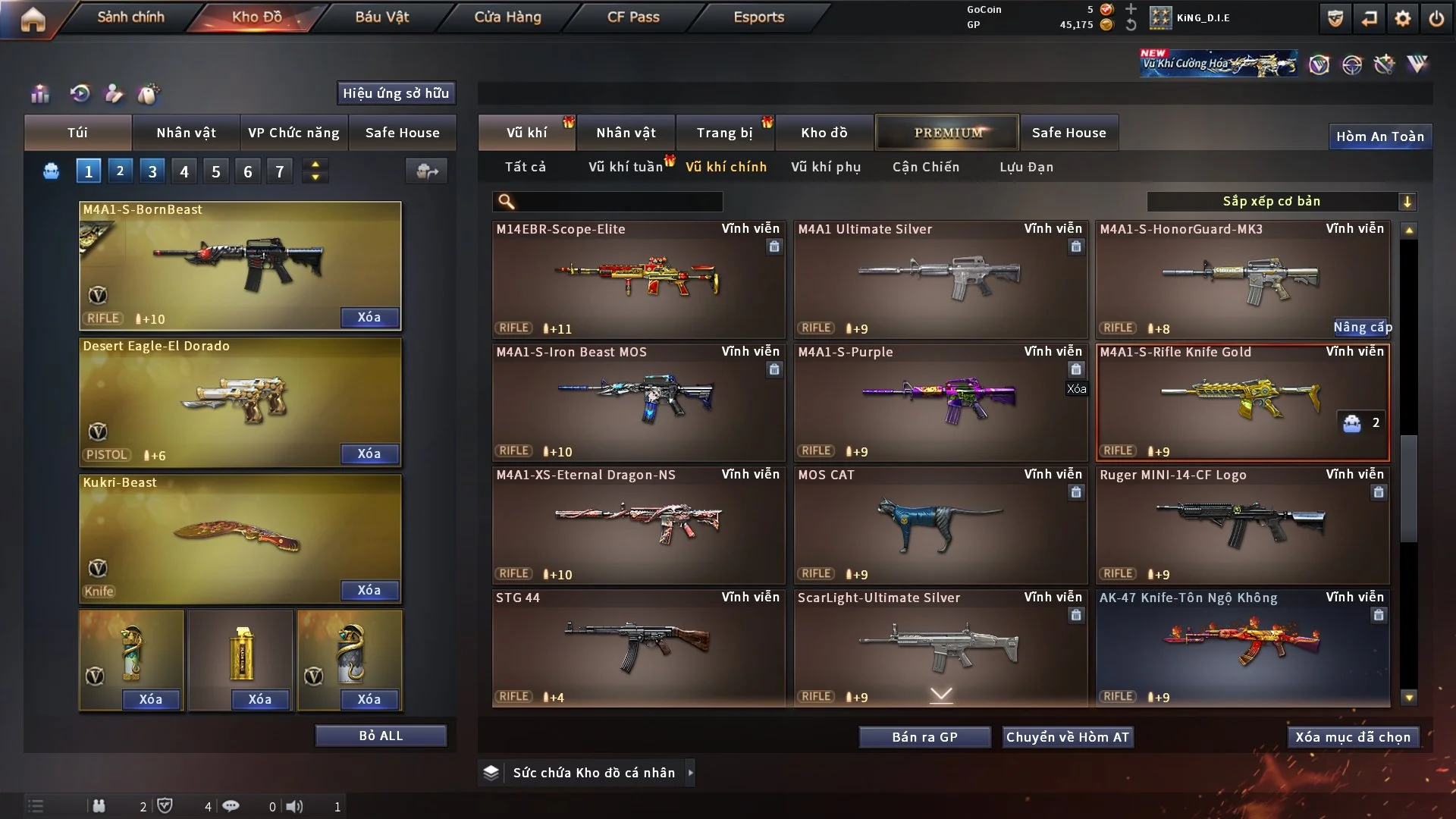Choose the M14EBR-Scope-Elite rifle card
This screenshot has width=1456, height=819.
638,279
